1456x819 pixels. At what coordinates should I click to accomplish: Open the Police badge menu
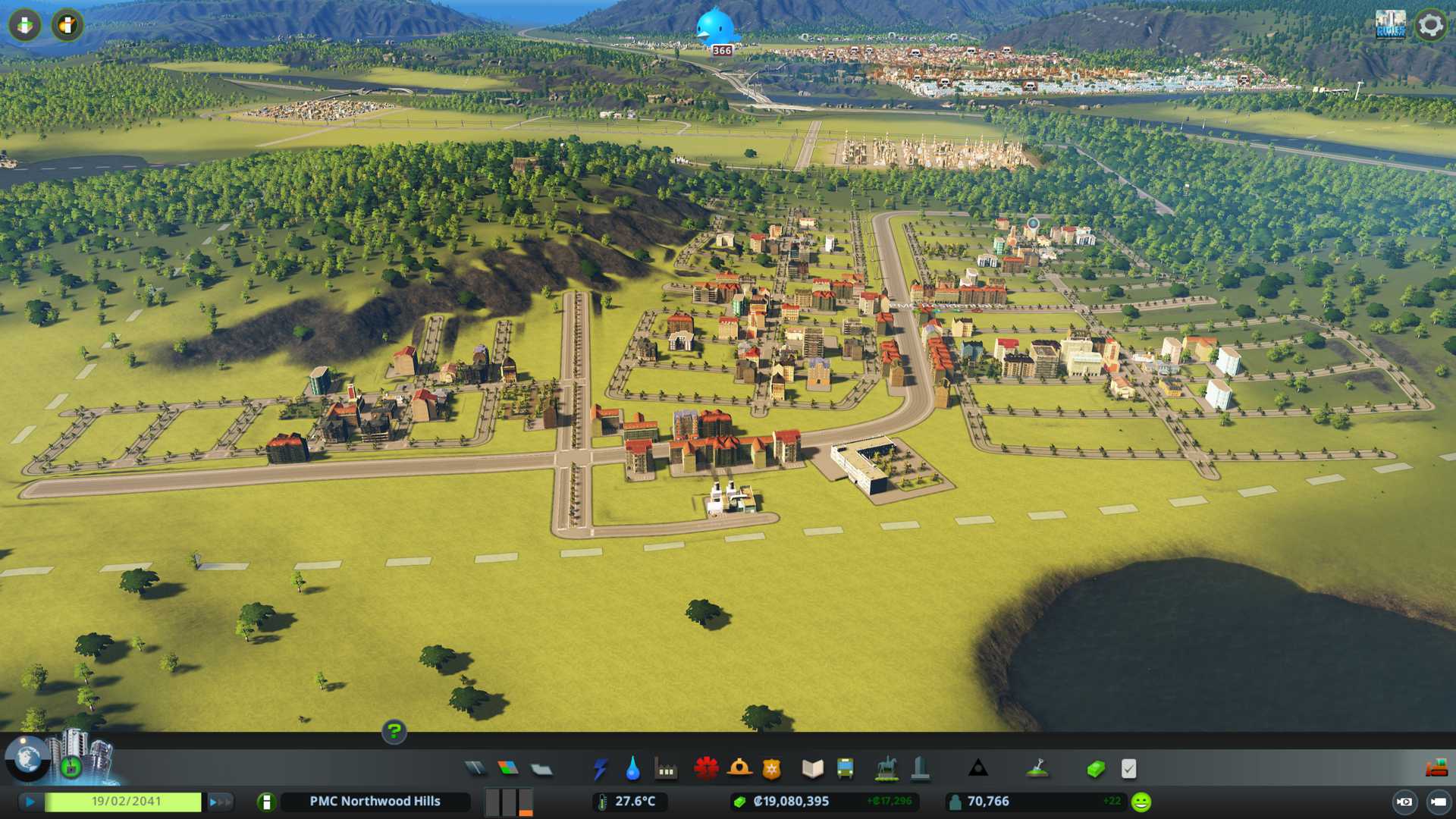click(x=771, y=769)
